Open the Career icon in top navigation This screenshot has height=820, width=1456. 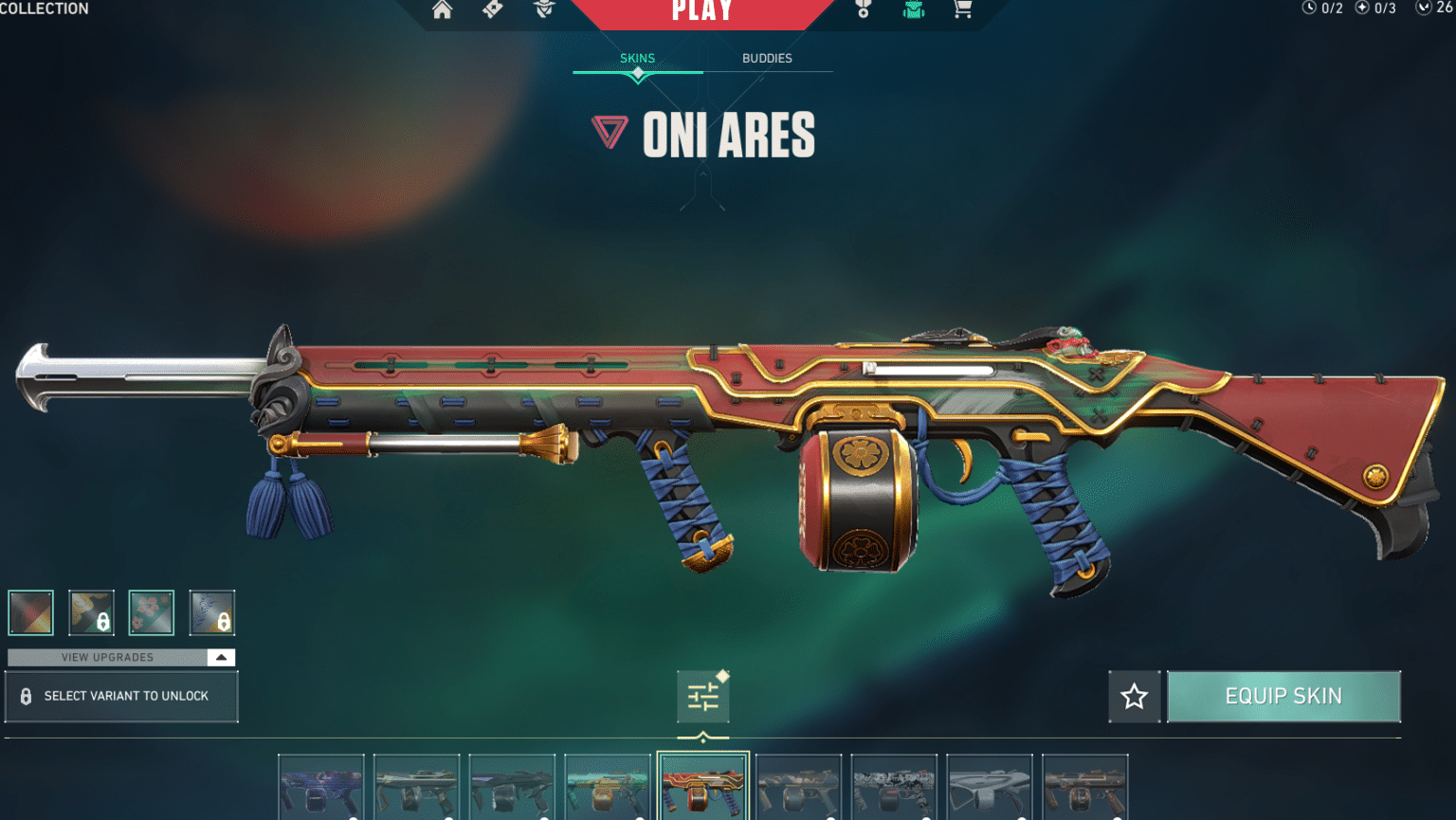pyautogui.click(x=863, y=9)
